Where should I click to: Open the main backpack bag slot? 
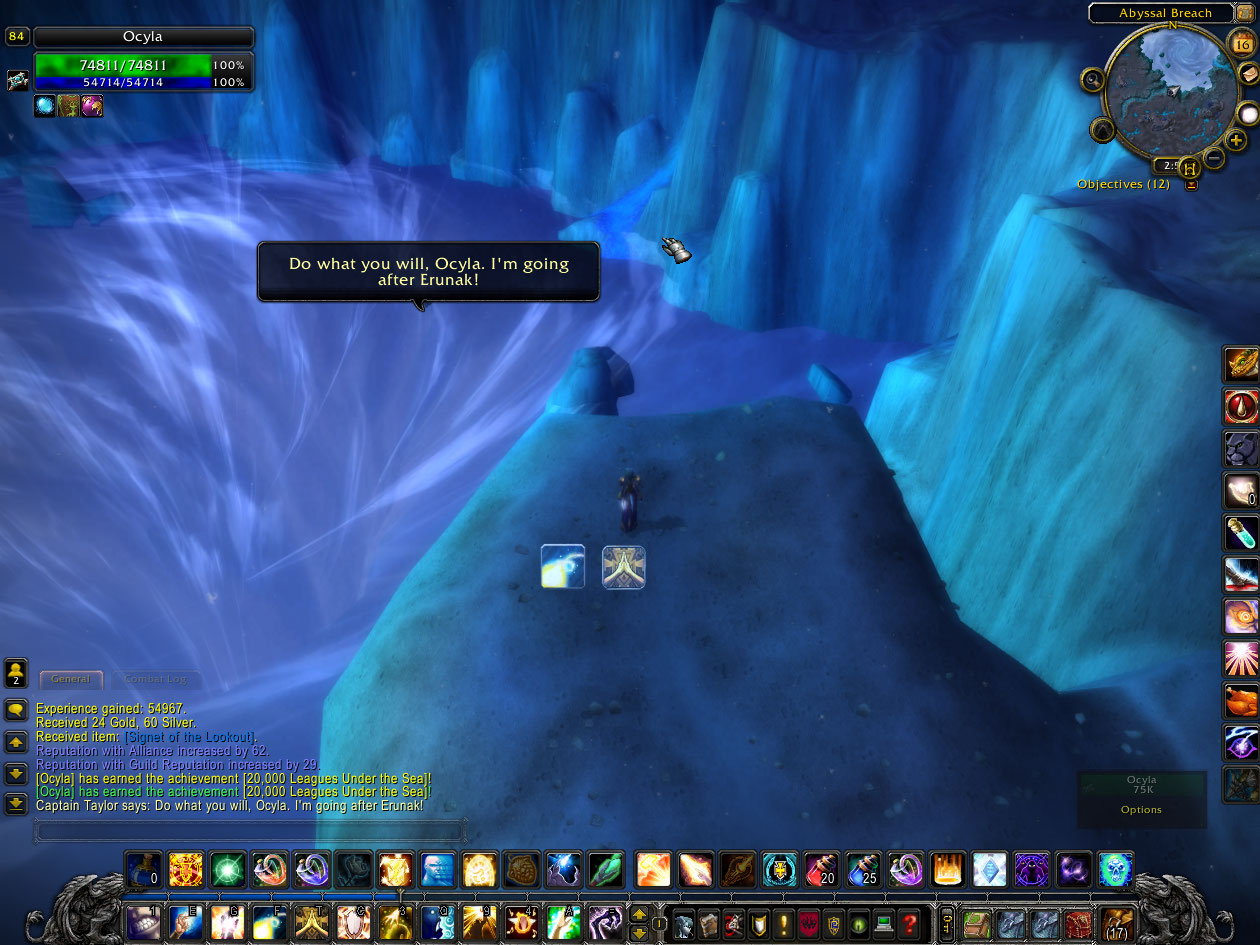1116,923
